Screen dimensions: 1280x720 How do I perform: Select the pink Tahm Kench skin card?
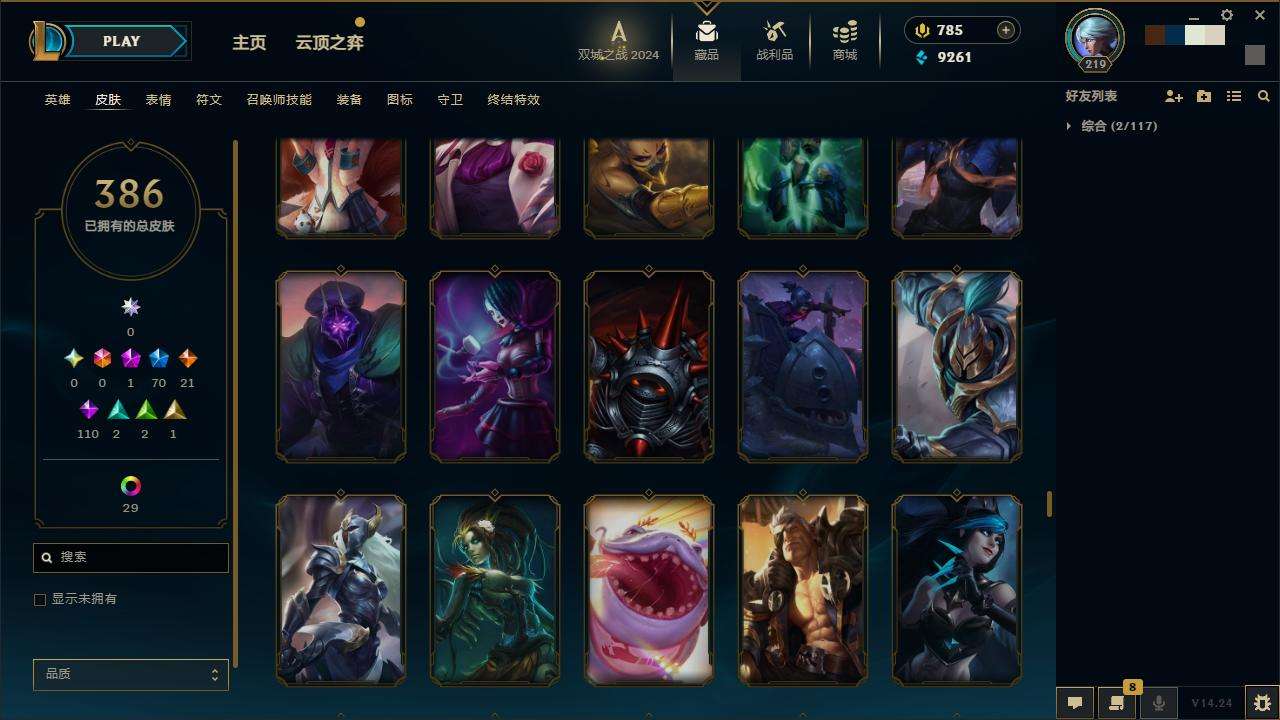(x=649, y=590)
